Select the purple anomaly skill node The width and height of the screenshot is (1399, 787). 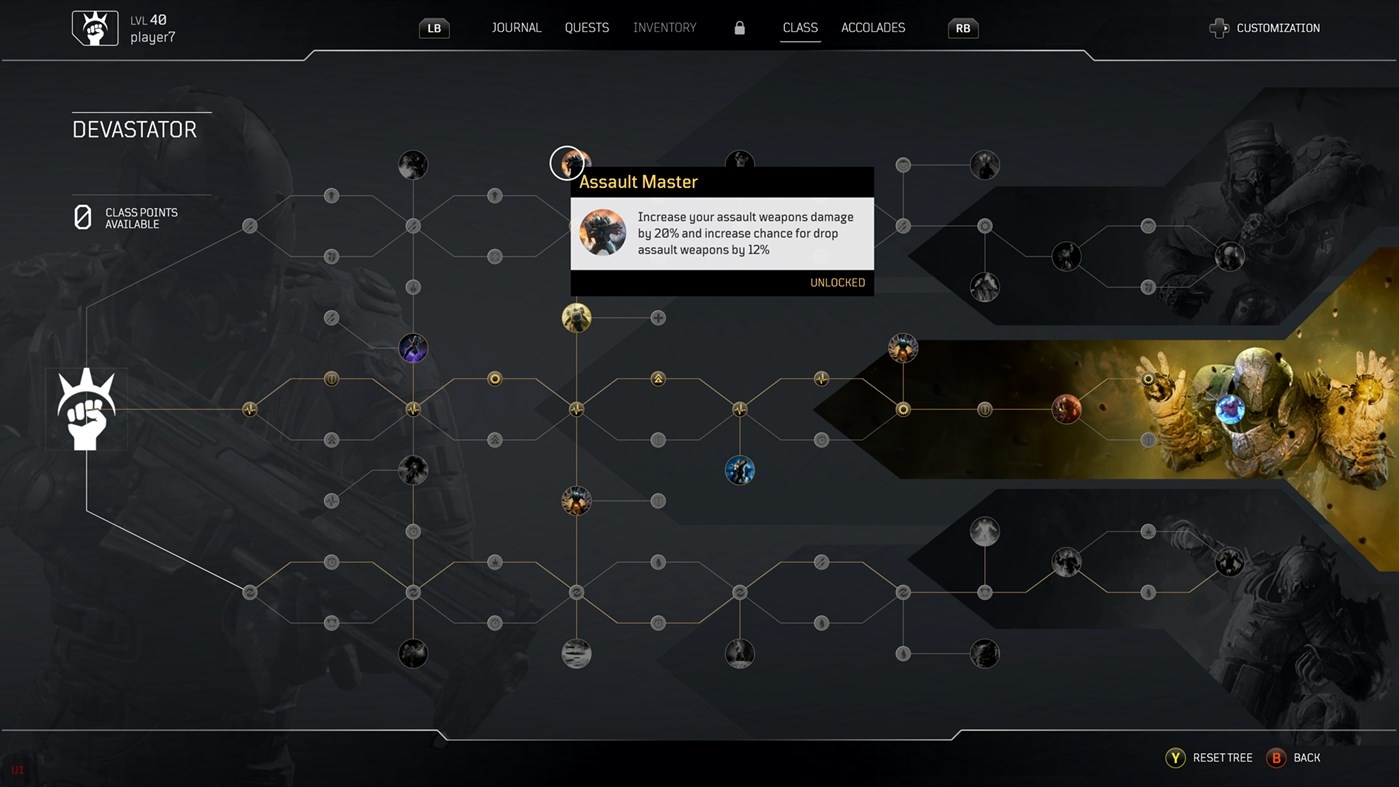413,348
